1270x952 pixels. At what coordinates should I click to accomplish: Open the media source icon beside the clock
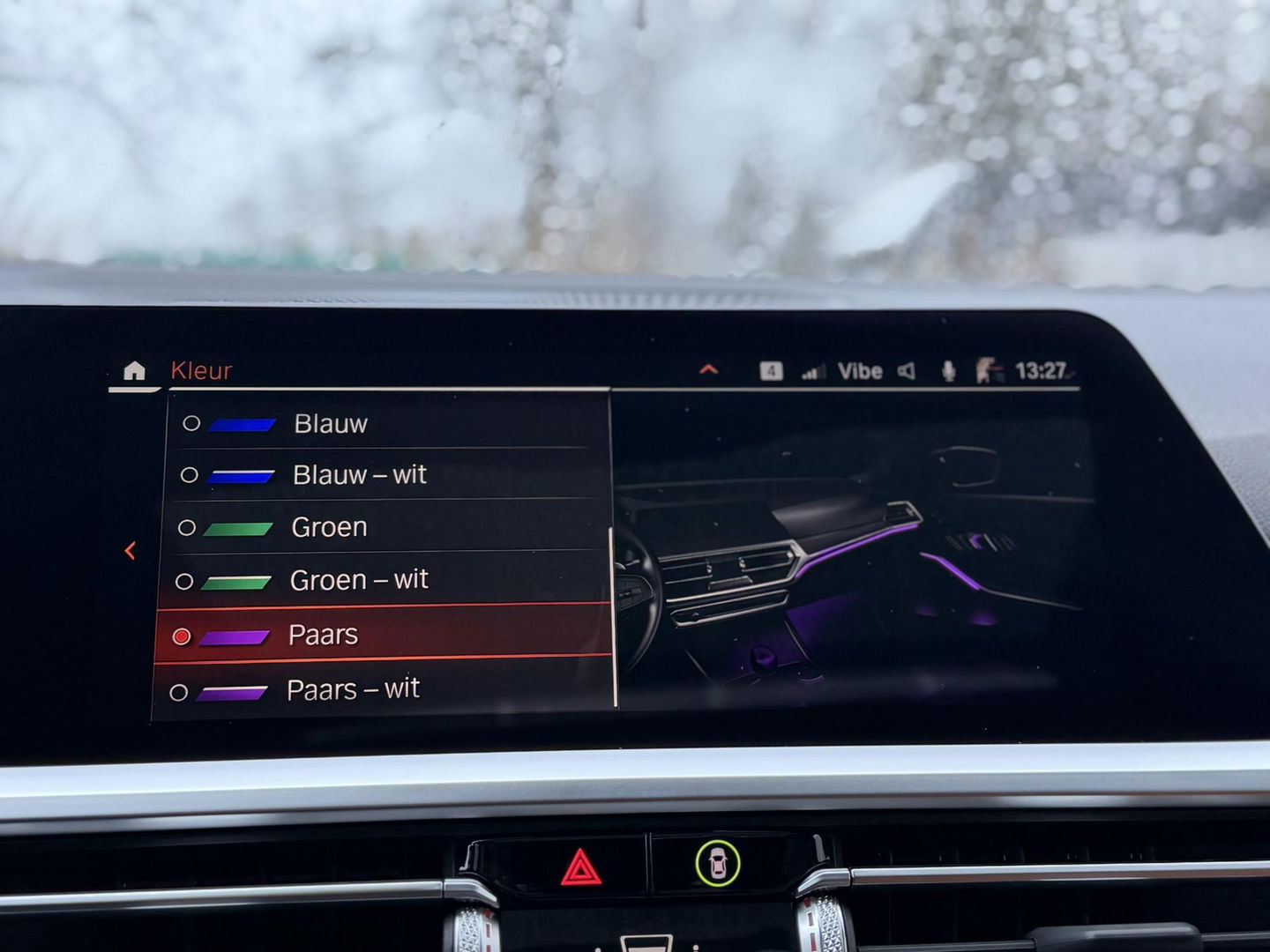point(988,371)
